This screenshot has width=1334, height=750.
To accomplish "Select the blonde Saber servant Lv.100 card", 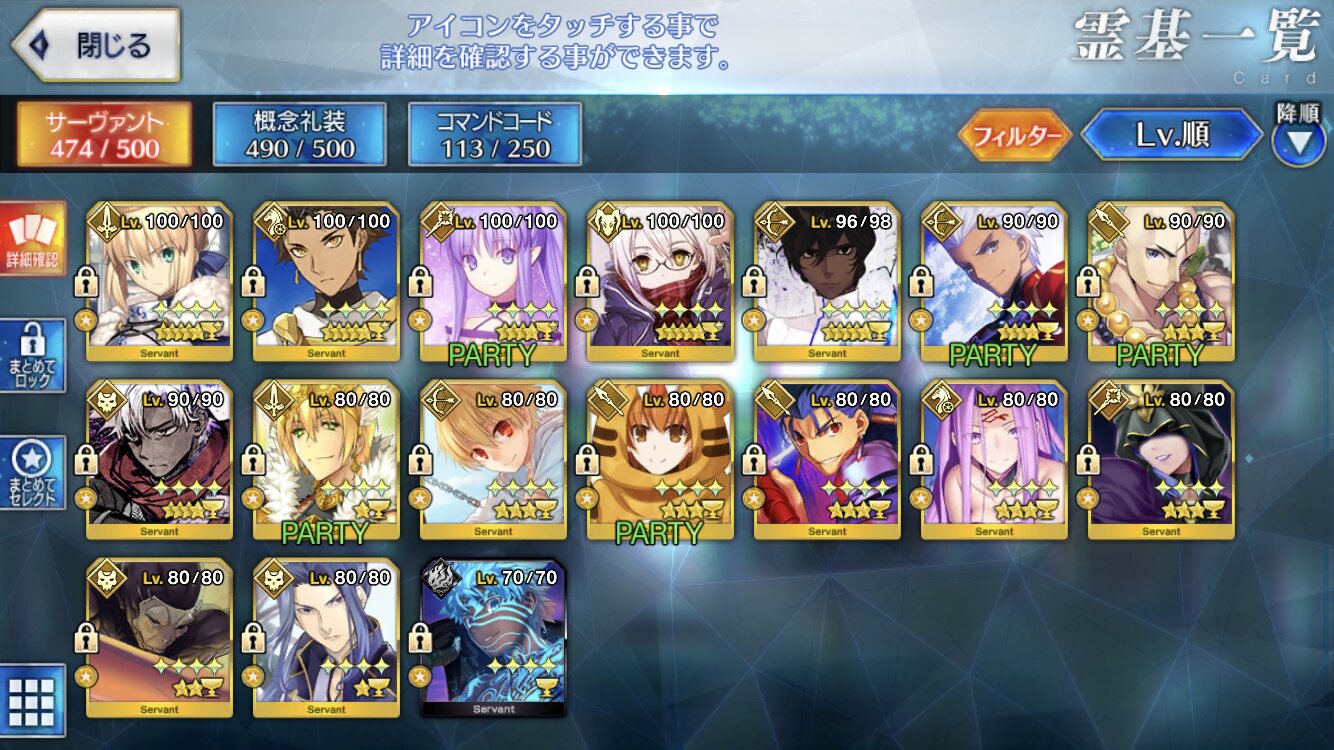I will [160, 282].
